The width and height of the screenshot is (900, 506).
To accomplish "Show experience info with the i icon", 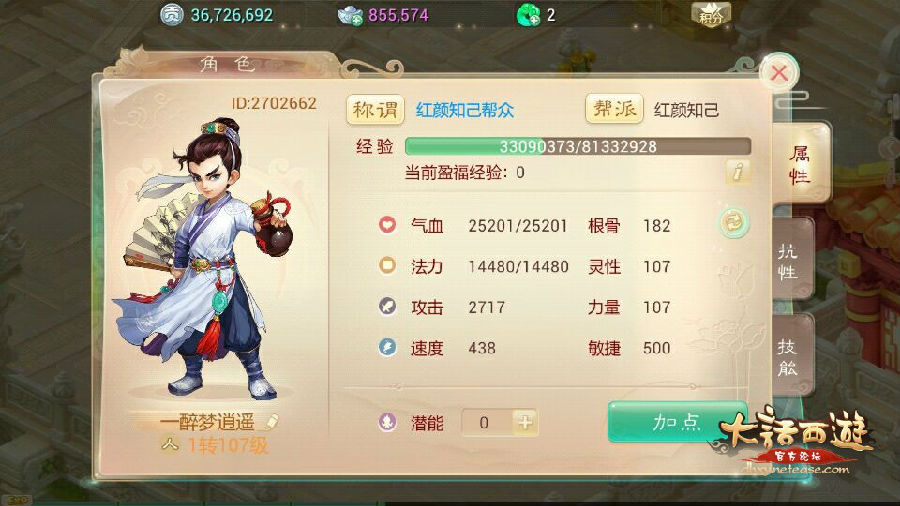I will (x=738, y=172).
